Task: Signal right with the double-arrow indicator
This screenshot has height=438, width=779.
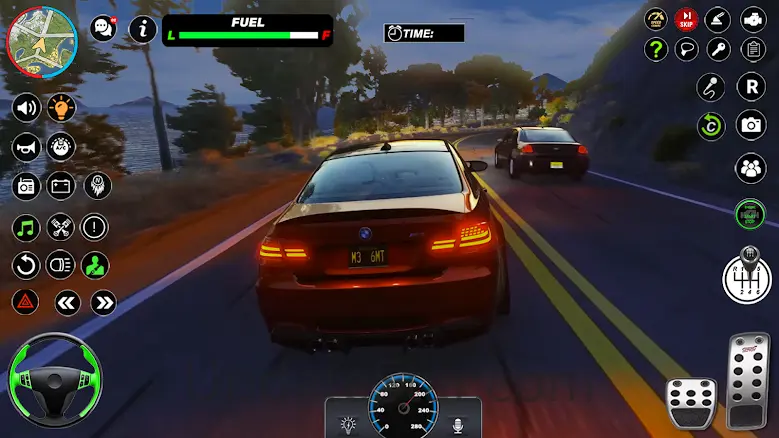Action: (104, 302)
